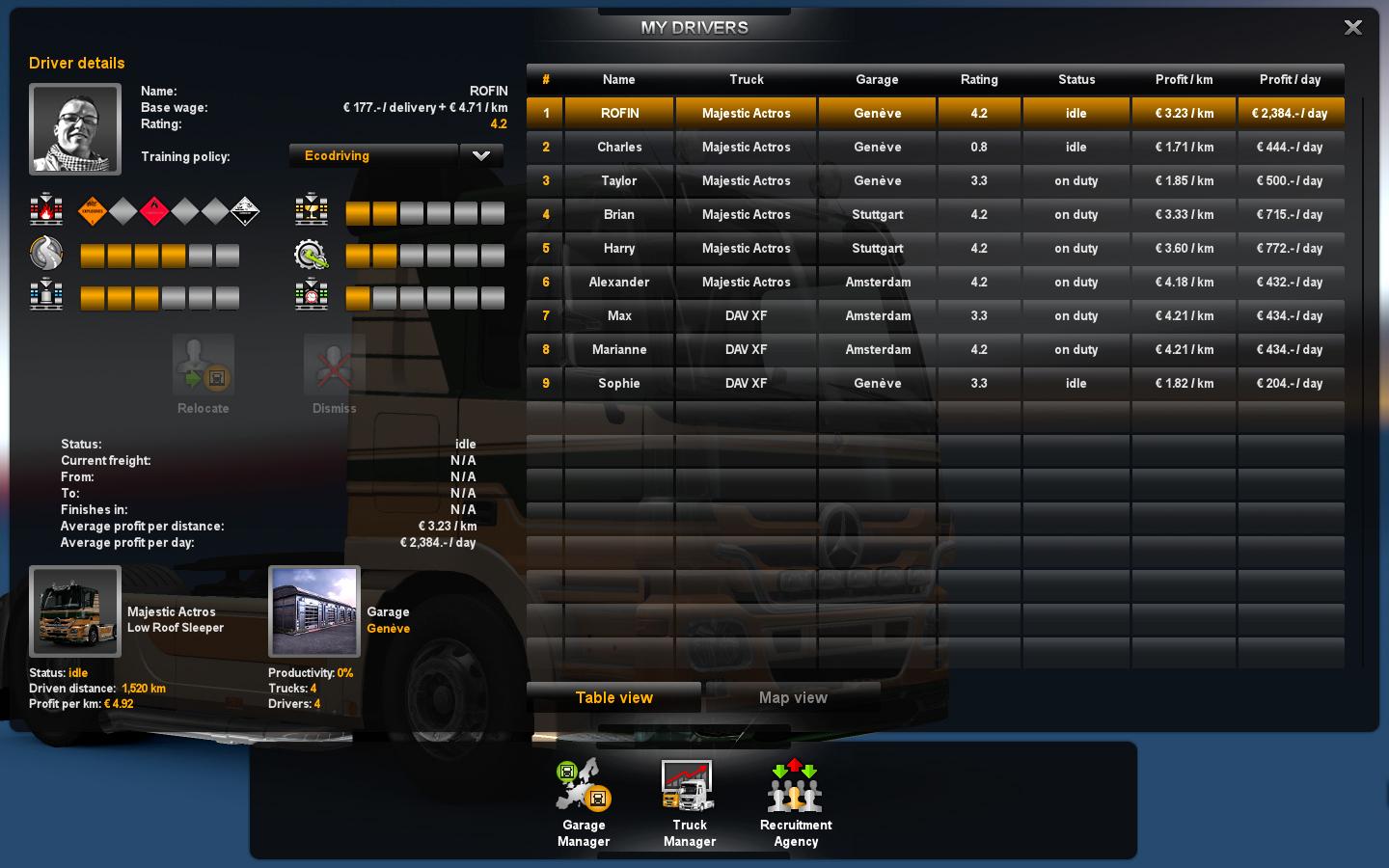This screenshot has height=868, width=1389.
Task: Open the Training policy dropdown
Action: coord(481,155)
